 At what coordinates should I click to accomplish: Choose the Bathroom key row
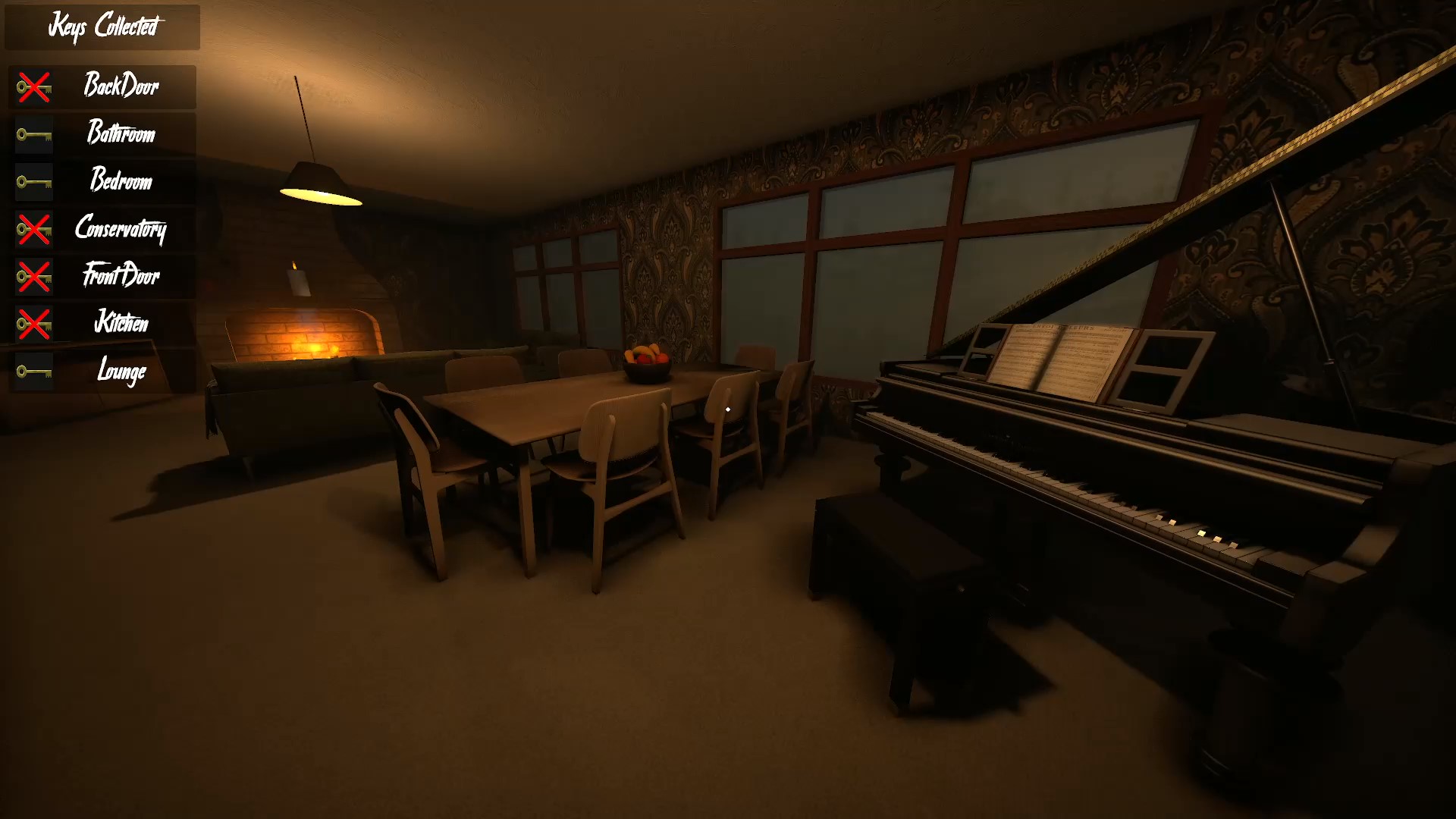click(103, 134)
